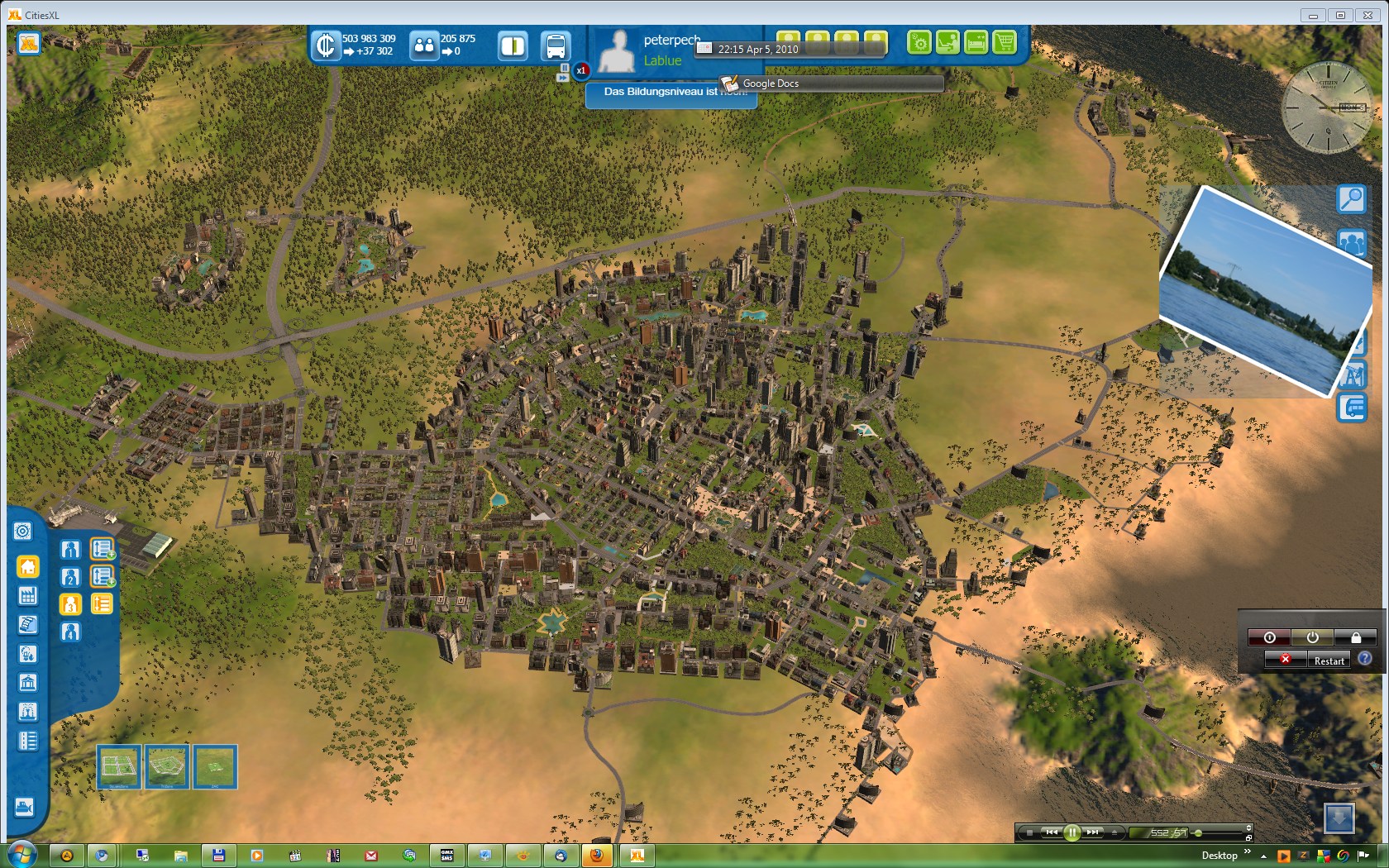The width and height of the screenshot is (1389, 868).
Task: Choose residential class 2 housing
Action: (x=70, y=577)
